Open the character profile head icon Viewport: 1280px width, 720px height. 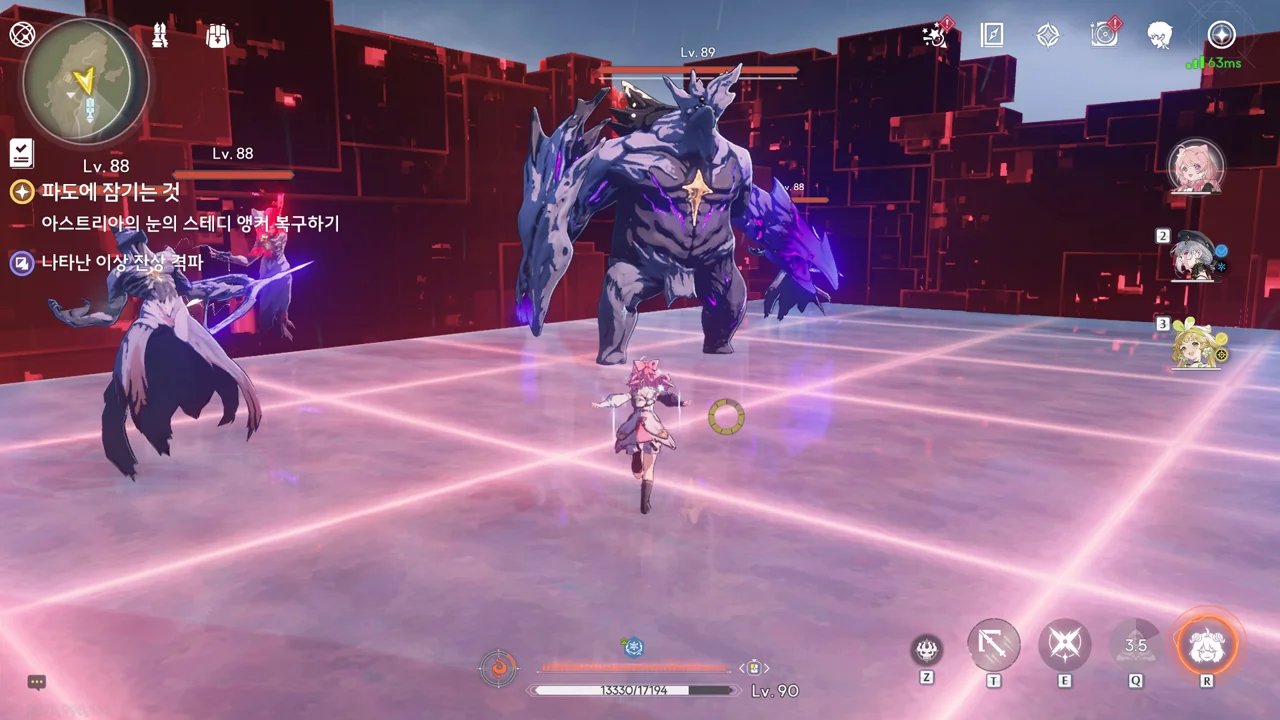[1160, 35]
